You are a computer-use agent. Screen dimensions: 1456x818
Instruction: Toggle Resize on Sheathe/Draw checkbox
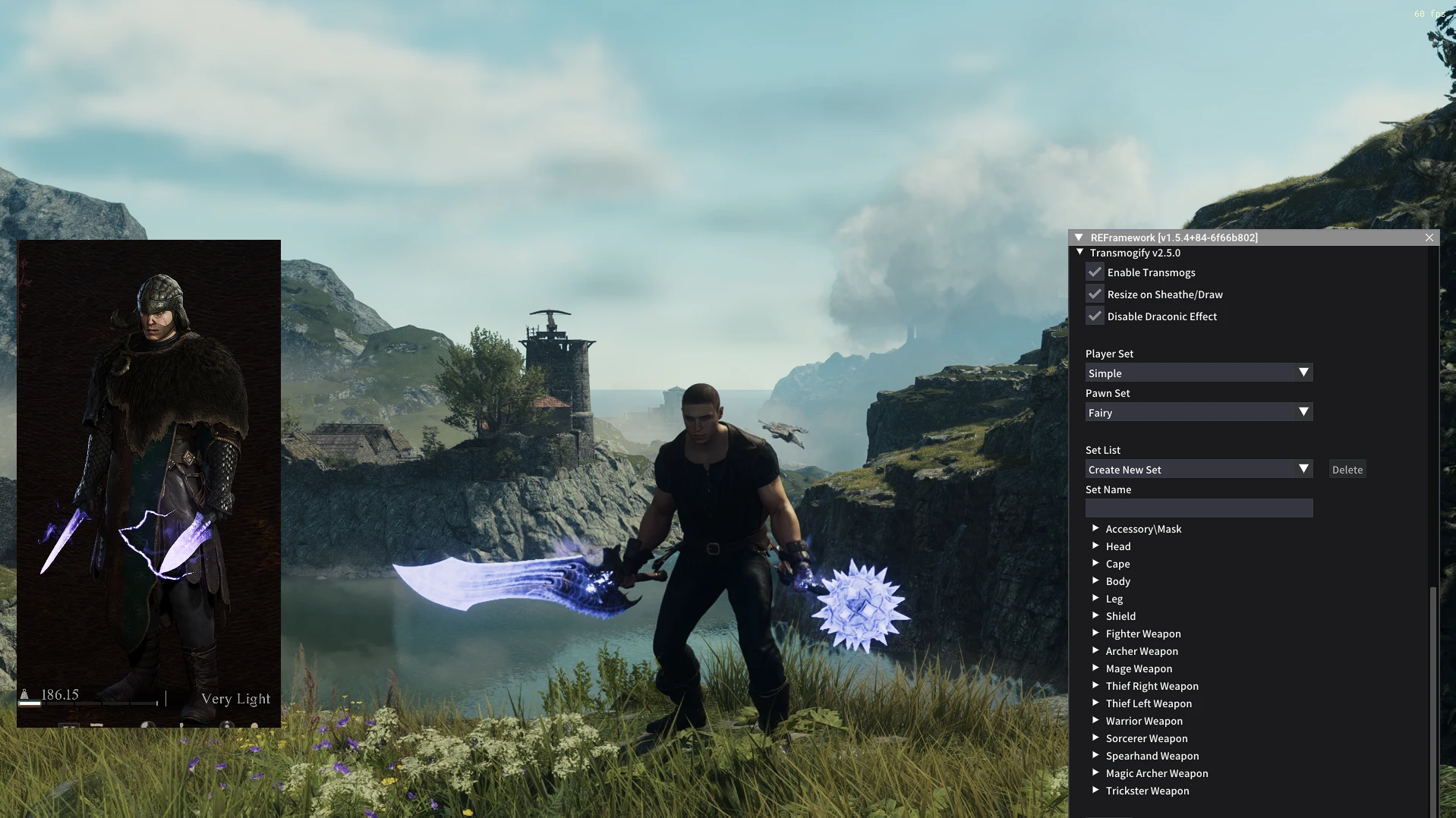click(x=1095, y=294)
